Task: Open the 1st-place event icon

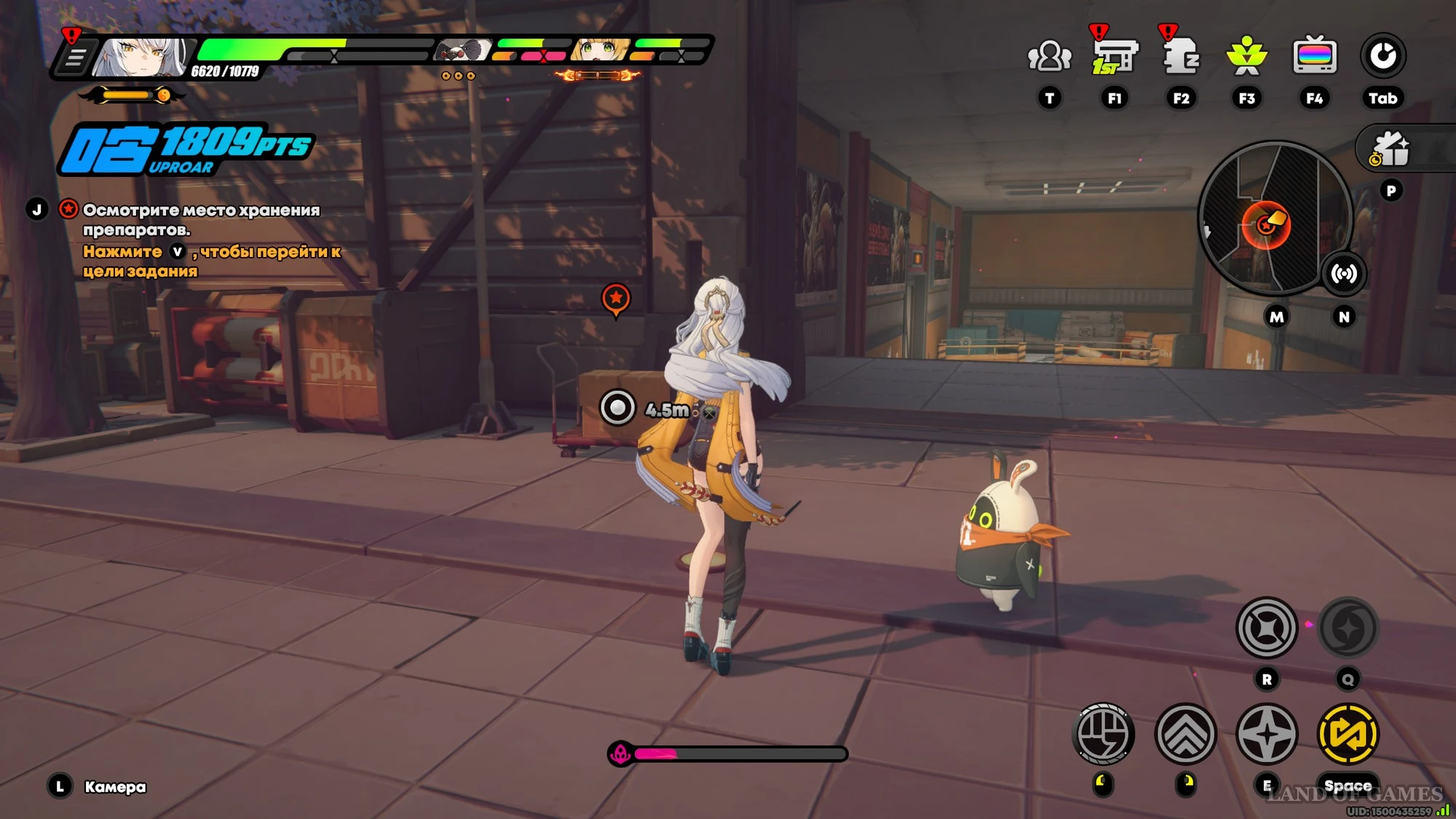Action: [1115, 57]
